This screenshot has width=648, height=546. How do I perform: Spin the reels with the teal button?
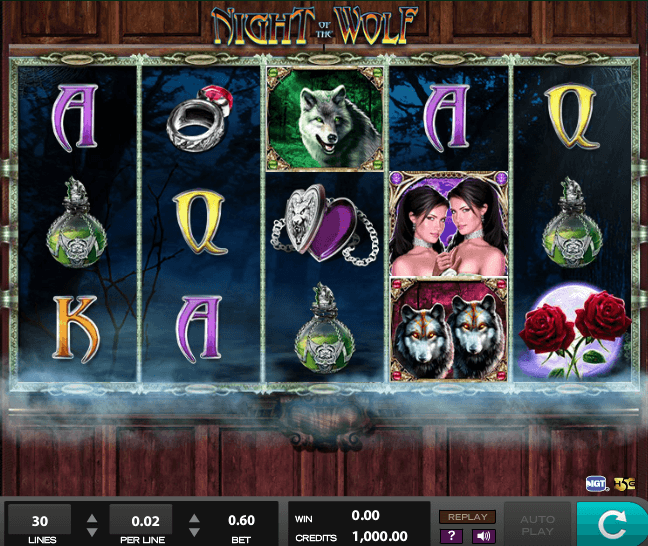pos(611,524)
